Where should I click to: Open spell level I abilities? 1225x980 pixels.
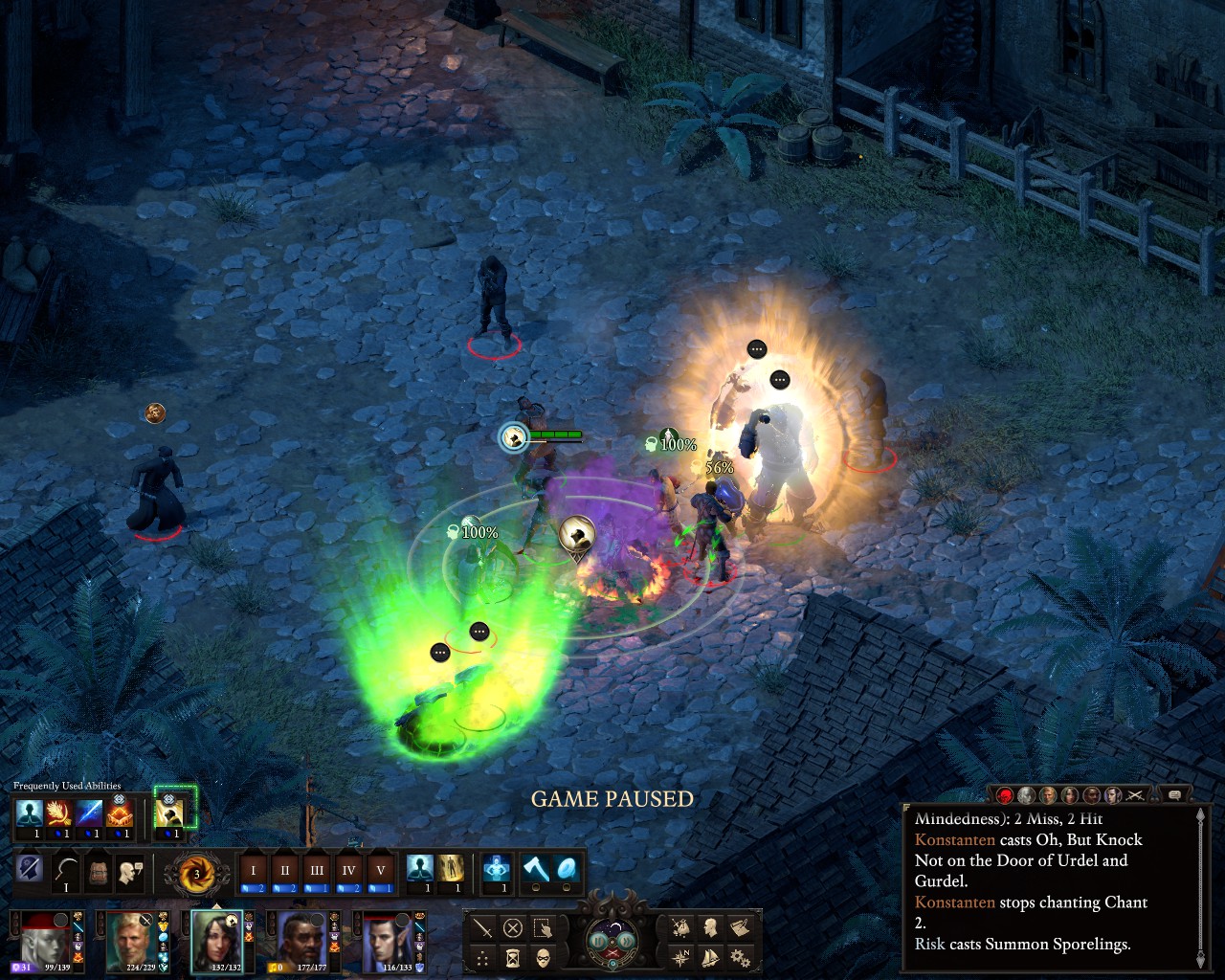254,871
